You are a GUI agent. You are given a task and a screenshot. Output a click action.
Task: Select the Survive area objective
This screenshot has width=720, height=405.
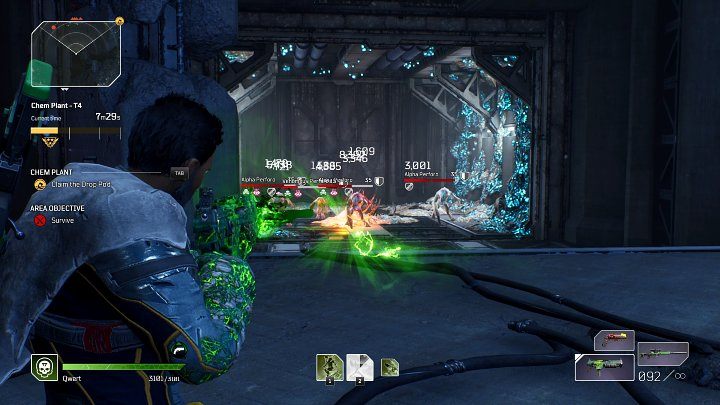[62, 219]
